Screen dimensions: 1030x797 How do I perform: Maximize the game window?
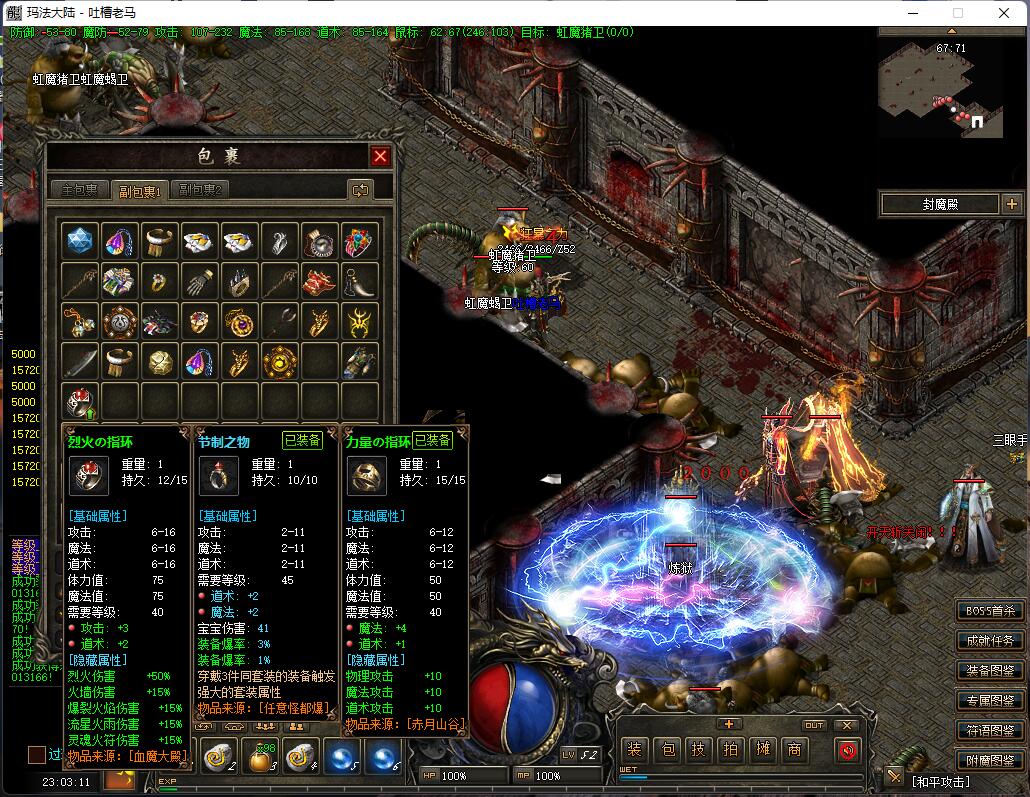tap(957, 13)
